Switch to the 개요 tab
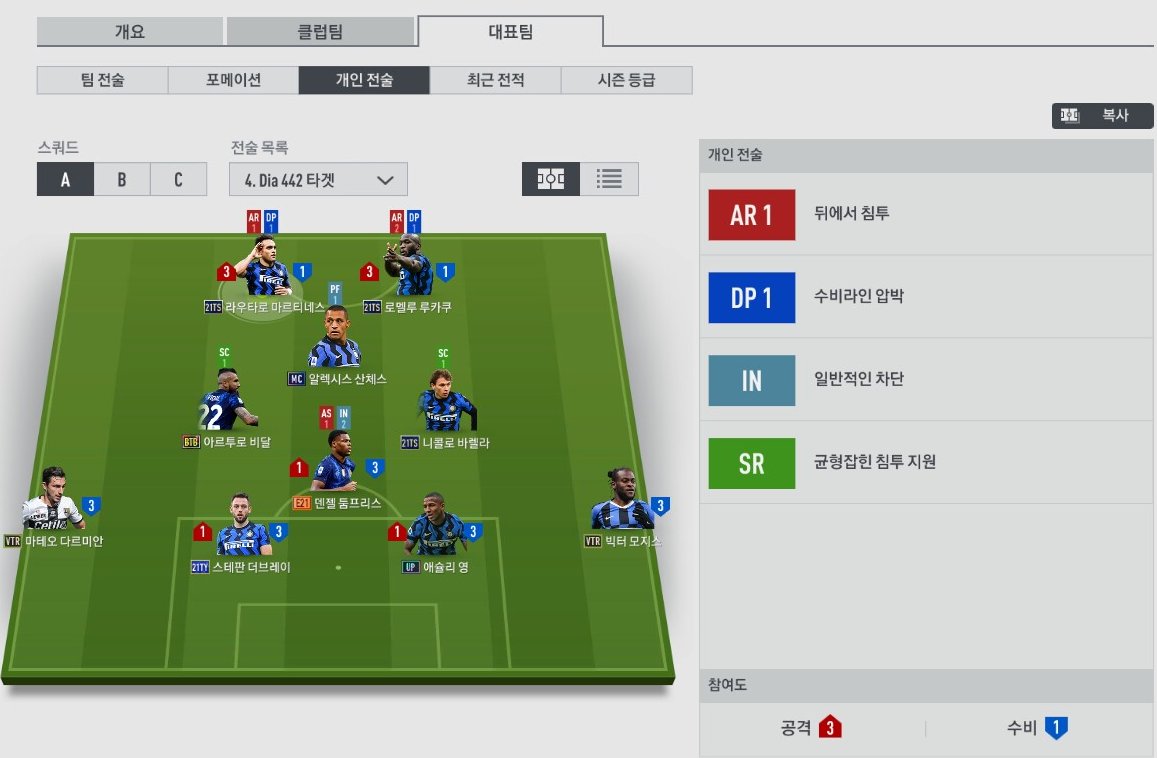1157x758 pixels. (x=130, y=32)
